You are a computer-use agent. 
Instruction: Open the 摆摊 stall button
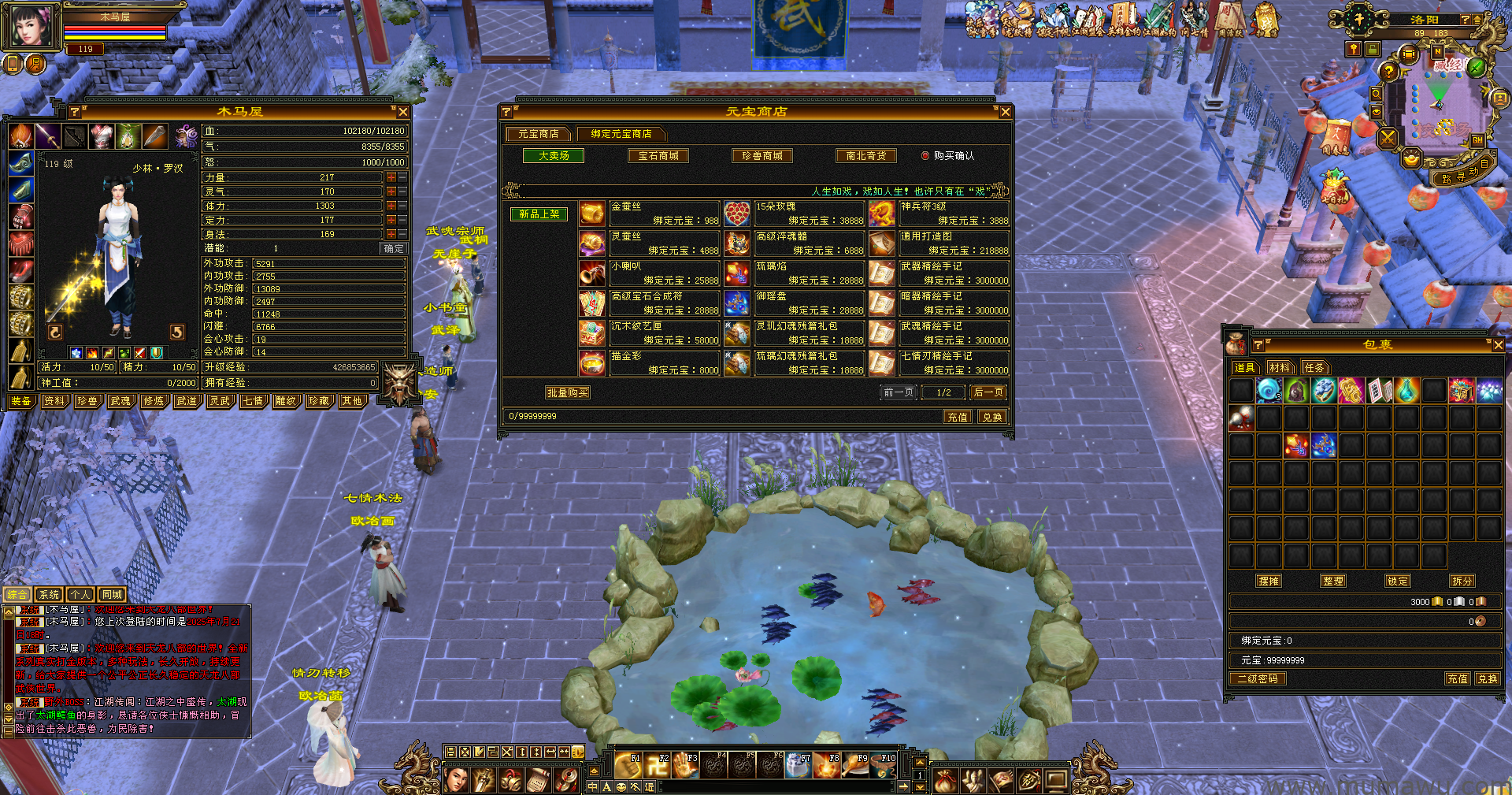(x=1269, y=581)
